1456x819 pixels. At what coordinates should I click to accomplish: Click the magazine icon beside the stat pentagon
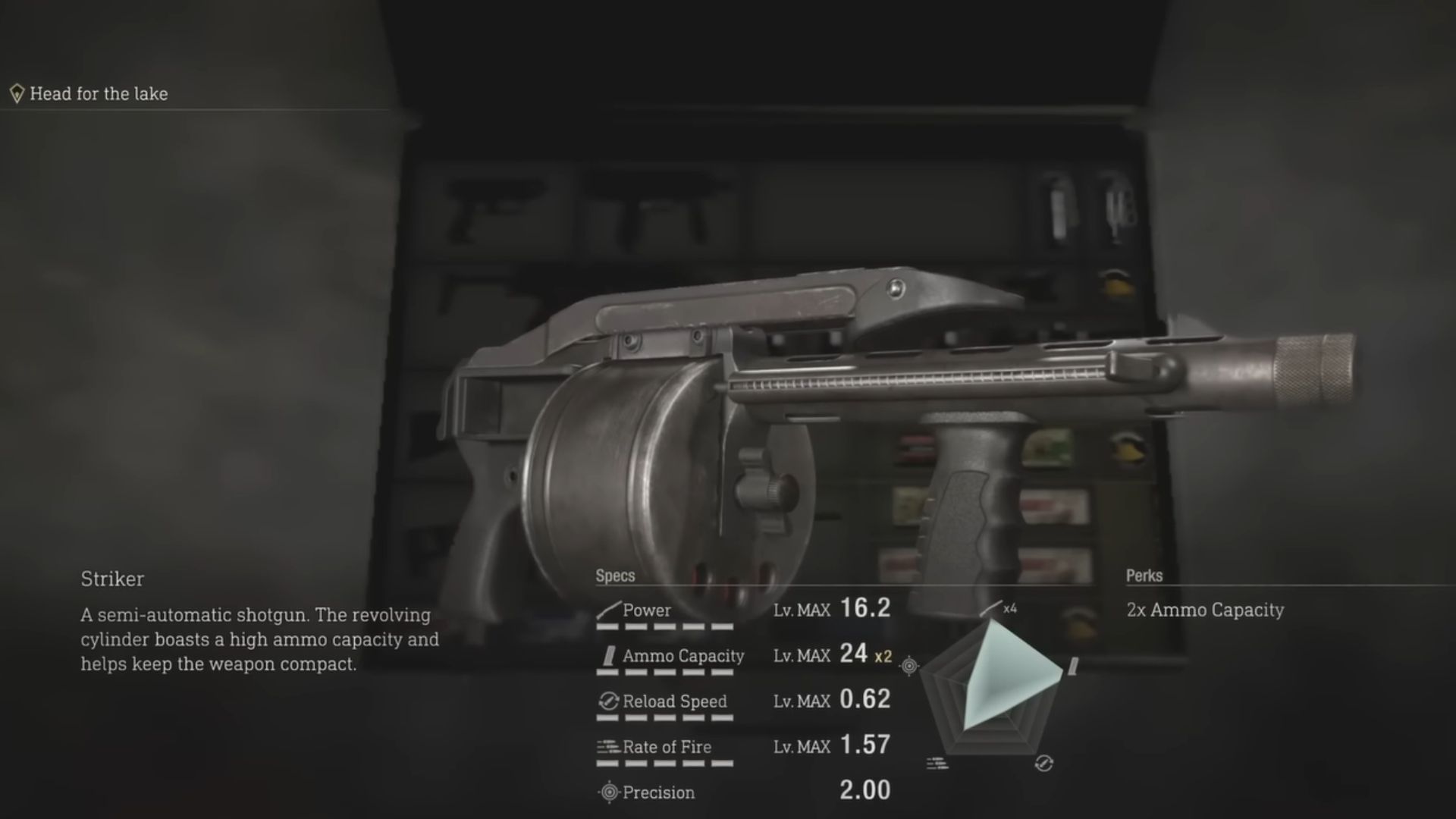point(1073,667)
